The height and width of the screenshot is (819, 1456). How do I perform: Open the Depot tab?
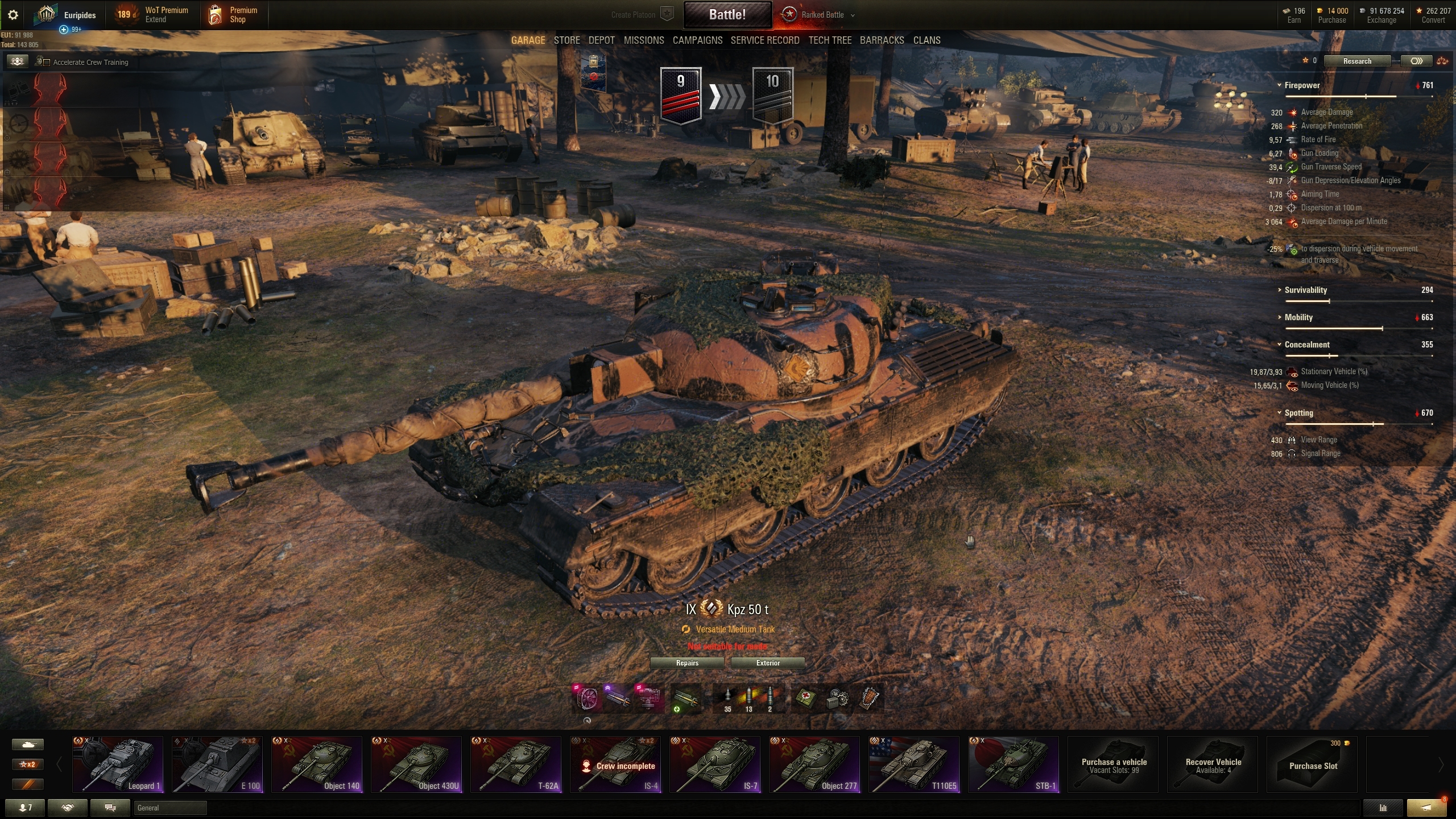click(x=601, y=40)
